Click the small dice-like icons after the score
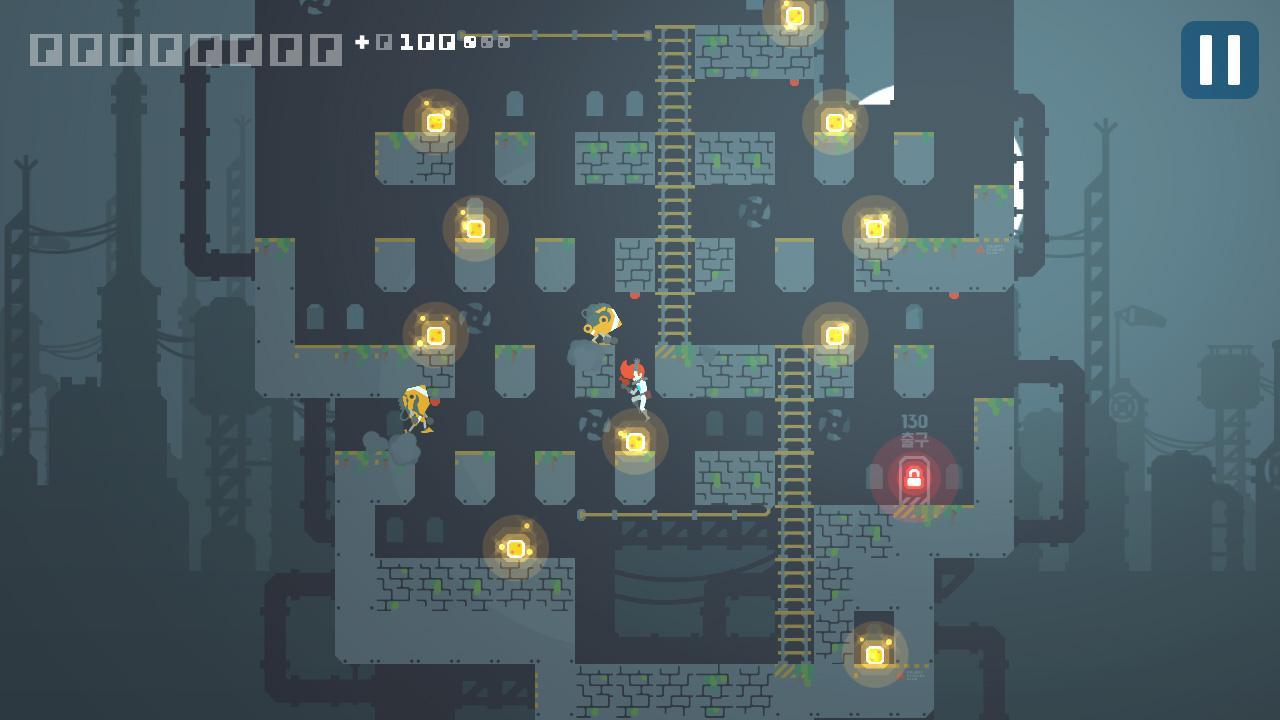The width and height of the screenshot is (1280, 720). 487,43
